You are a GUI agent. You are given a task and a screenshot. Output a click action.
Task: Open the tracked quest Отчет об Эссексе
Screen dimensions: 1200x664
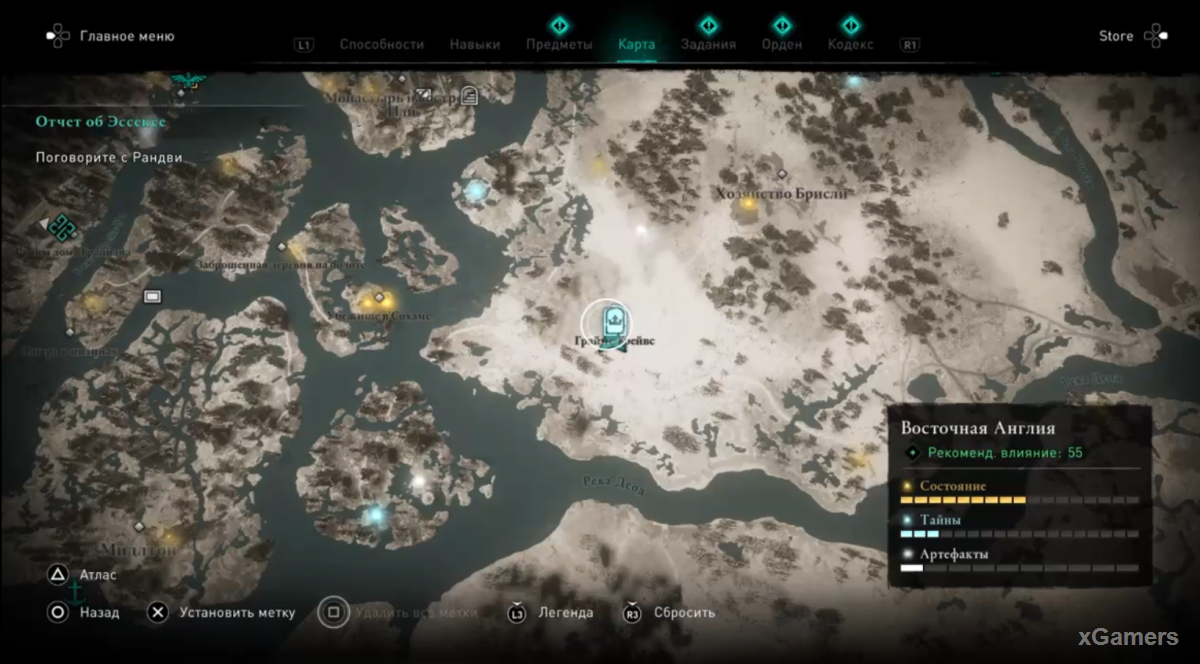coord(100,121)
